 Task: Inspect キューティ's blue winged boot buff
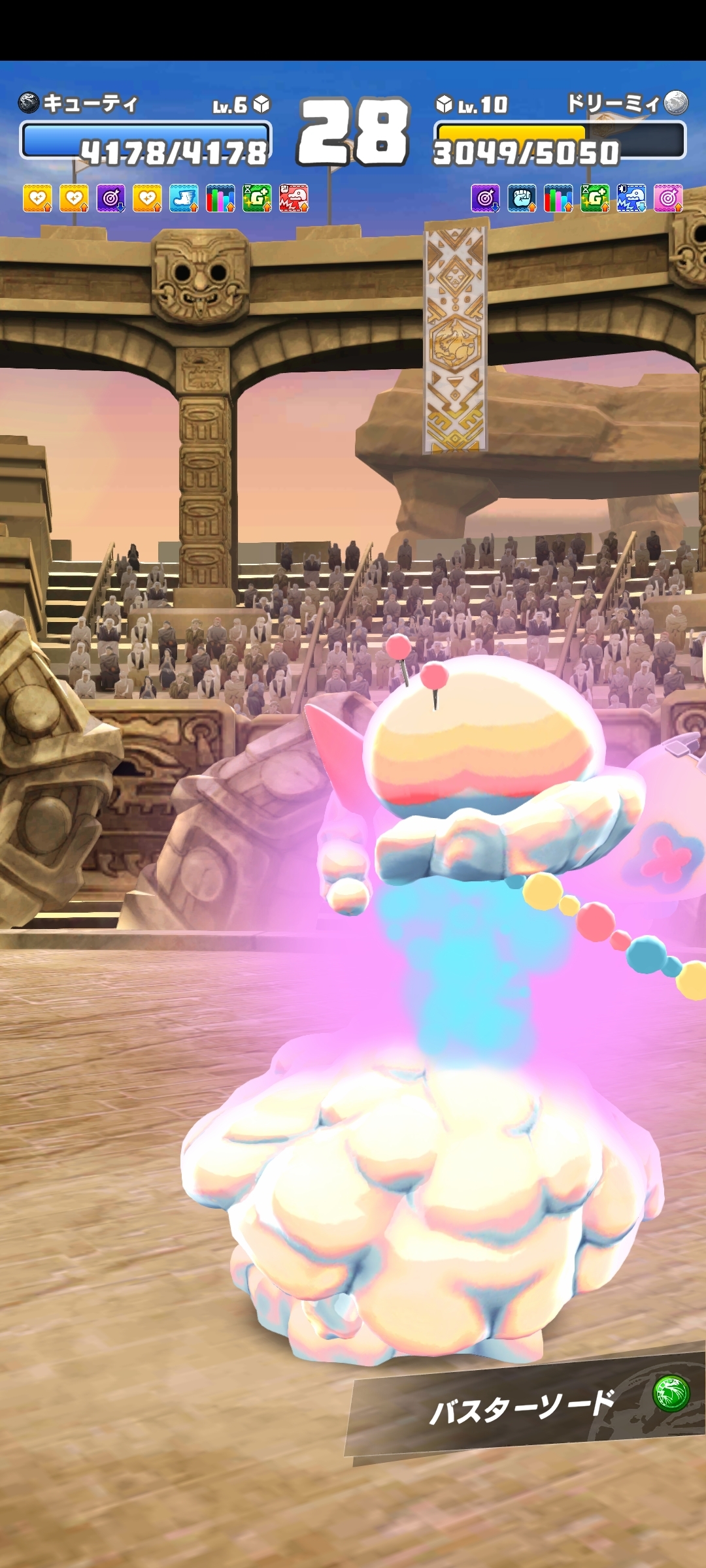[x=184, y=198]
